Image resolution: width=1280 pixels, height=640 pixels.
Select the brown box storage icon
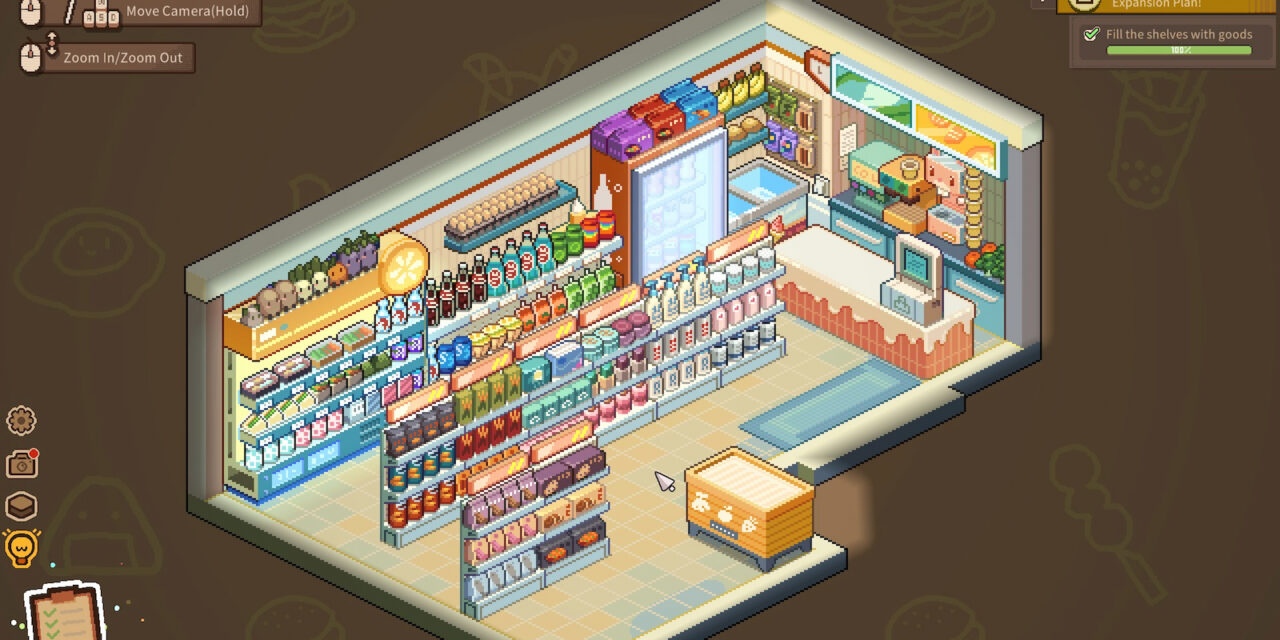21,506
